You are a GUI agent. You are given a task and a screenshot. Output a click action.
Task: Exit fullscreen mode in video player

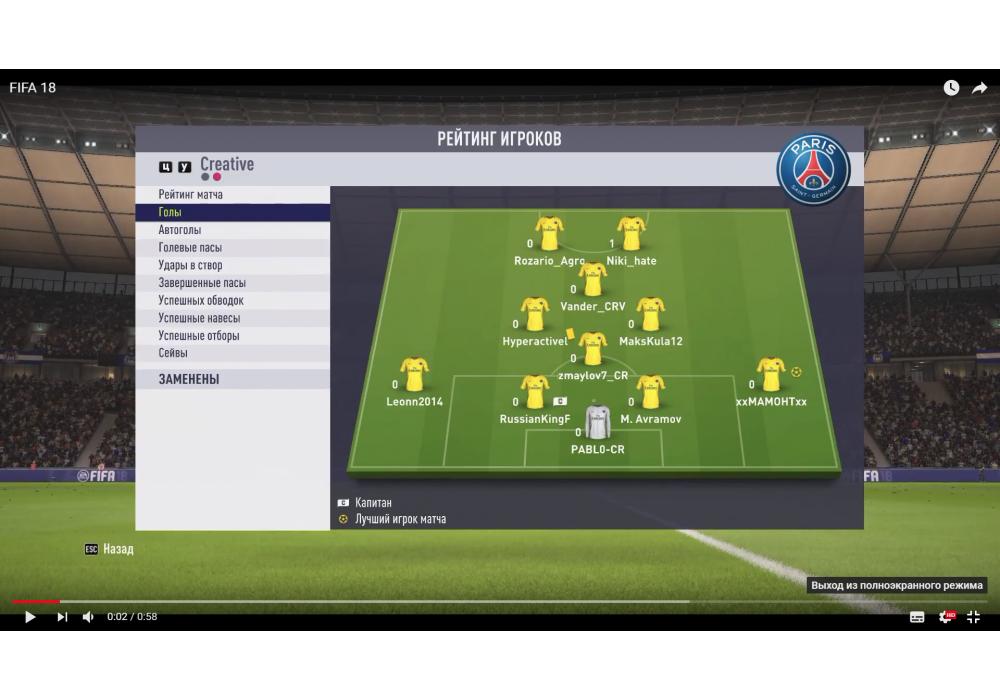pos(973,617)
